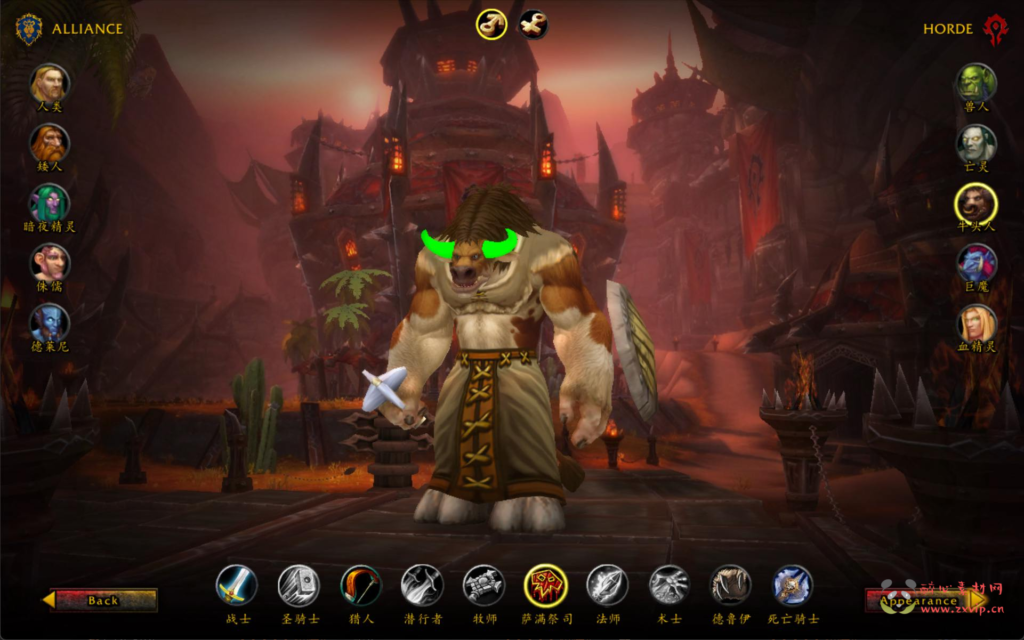This screenshot has height=640, width=1024.
Task: Select the Death Knight (死亡骑士) class icon
Action: [793, 585]
